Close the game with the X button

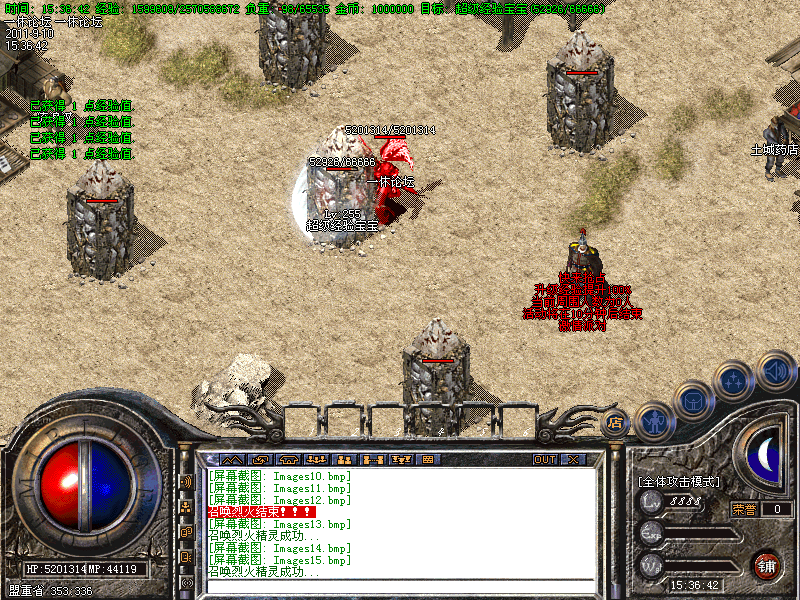(x=573, y=459)
